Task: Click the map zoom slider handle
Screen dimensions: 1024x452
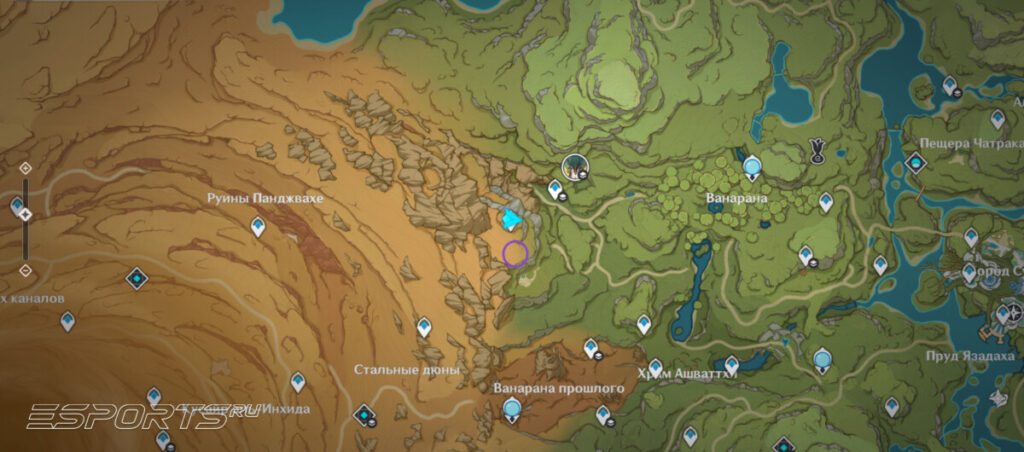Action: click(25, 214)
